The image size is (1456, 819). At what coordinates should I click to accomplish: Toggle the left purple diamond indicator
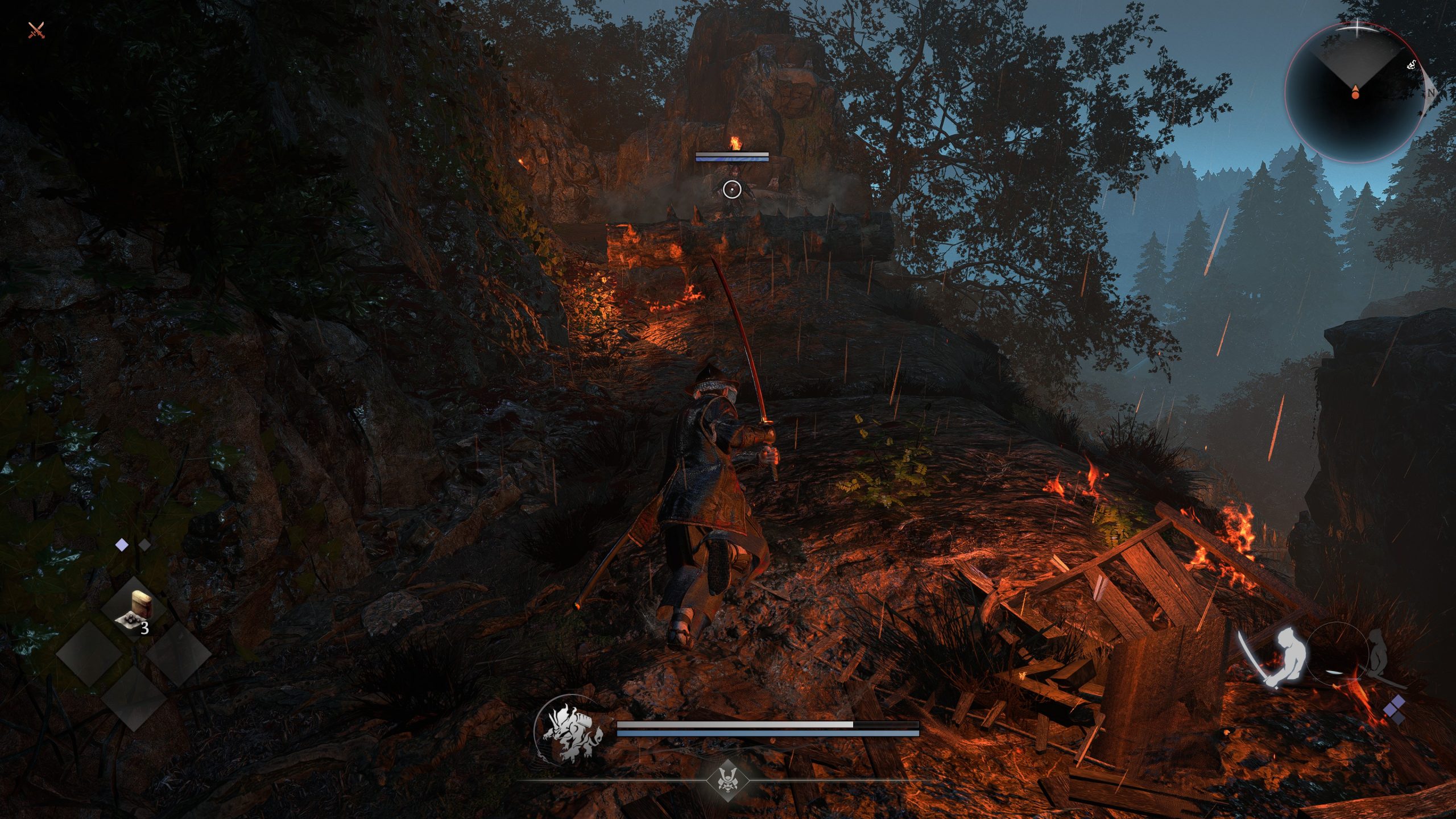click(x=122, y=544)
